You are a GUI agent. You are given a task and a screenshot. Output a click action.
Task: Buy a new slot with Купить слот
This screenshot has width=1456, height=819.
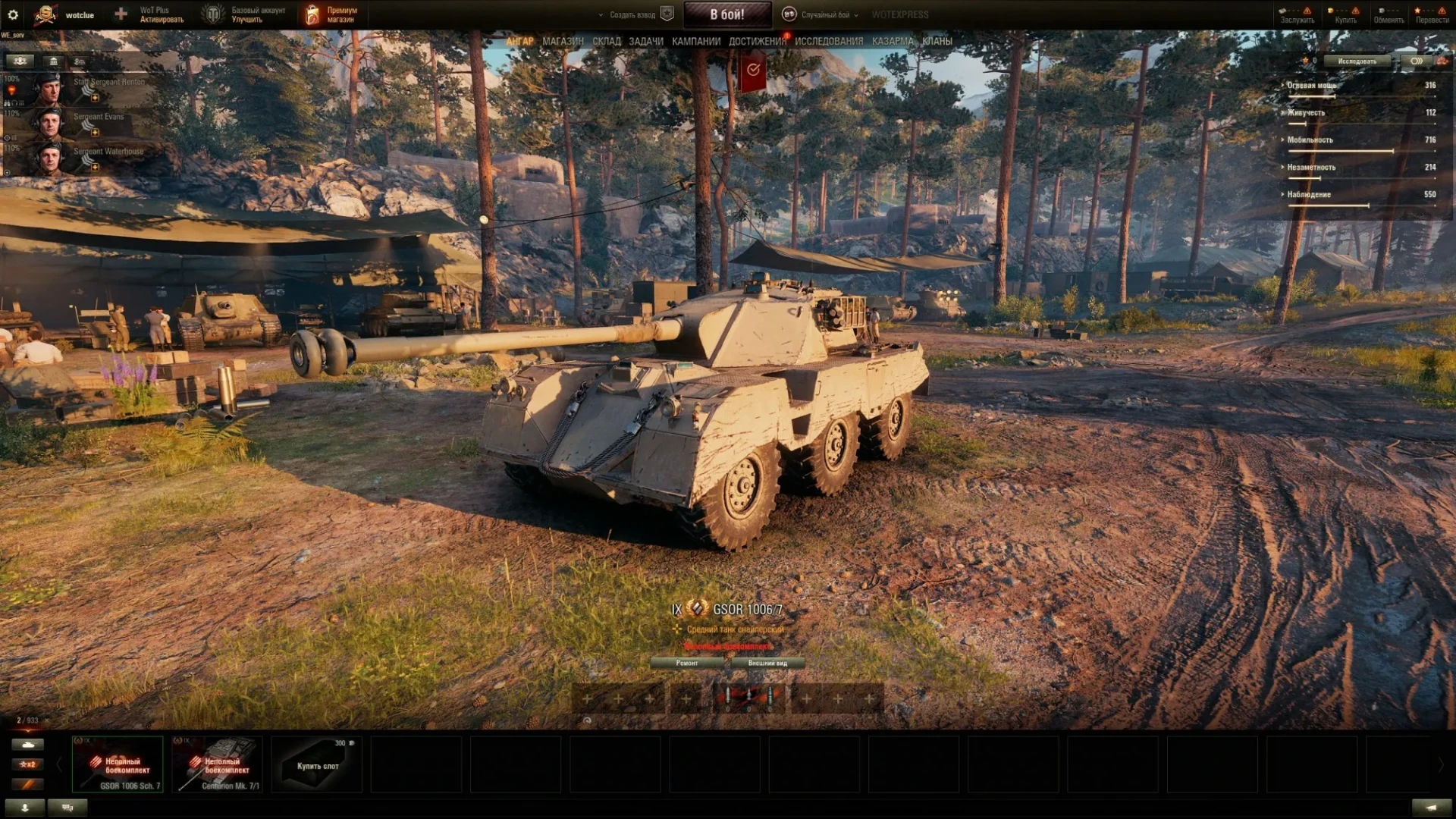pos(317,764)
